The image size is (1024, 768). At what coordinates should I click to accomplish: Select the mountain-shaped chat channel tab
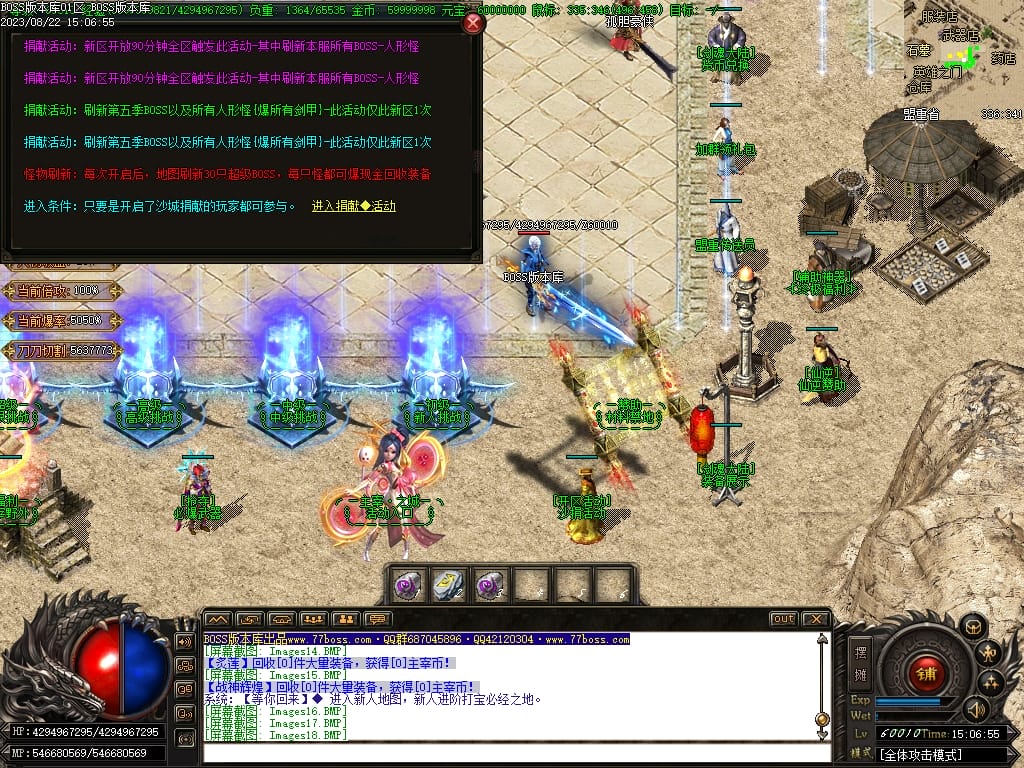tap(218, 619)
